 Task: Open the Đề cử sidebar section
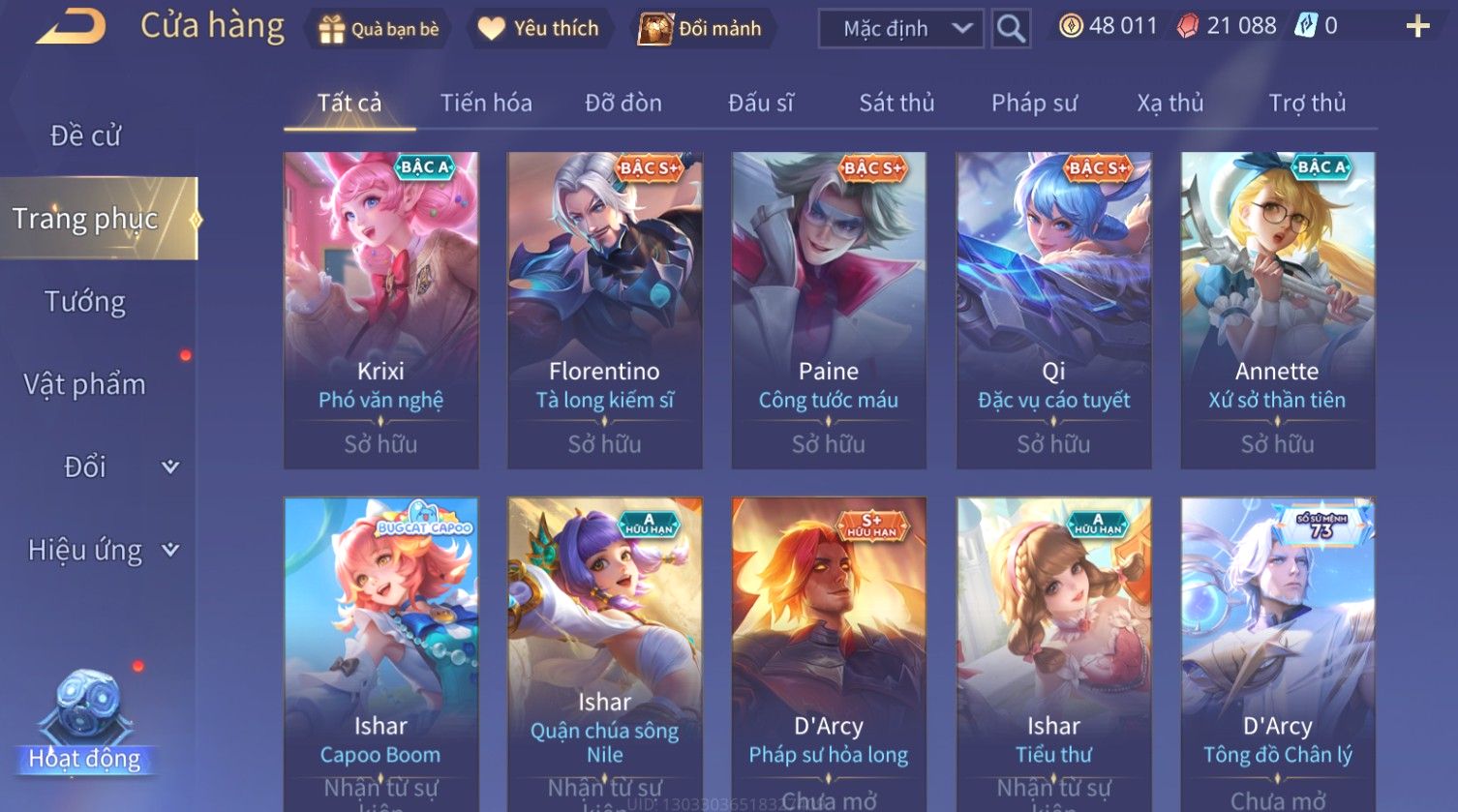[85, 135]
